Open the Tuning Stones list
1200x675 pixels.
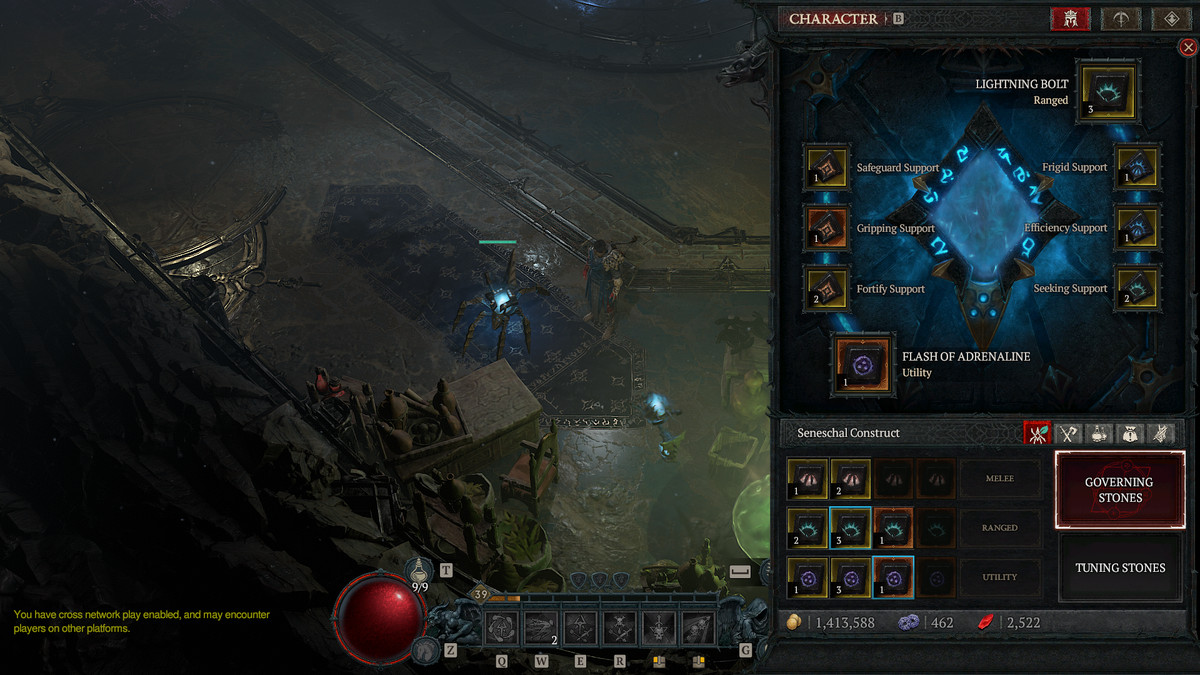(1119, 568)
